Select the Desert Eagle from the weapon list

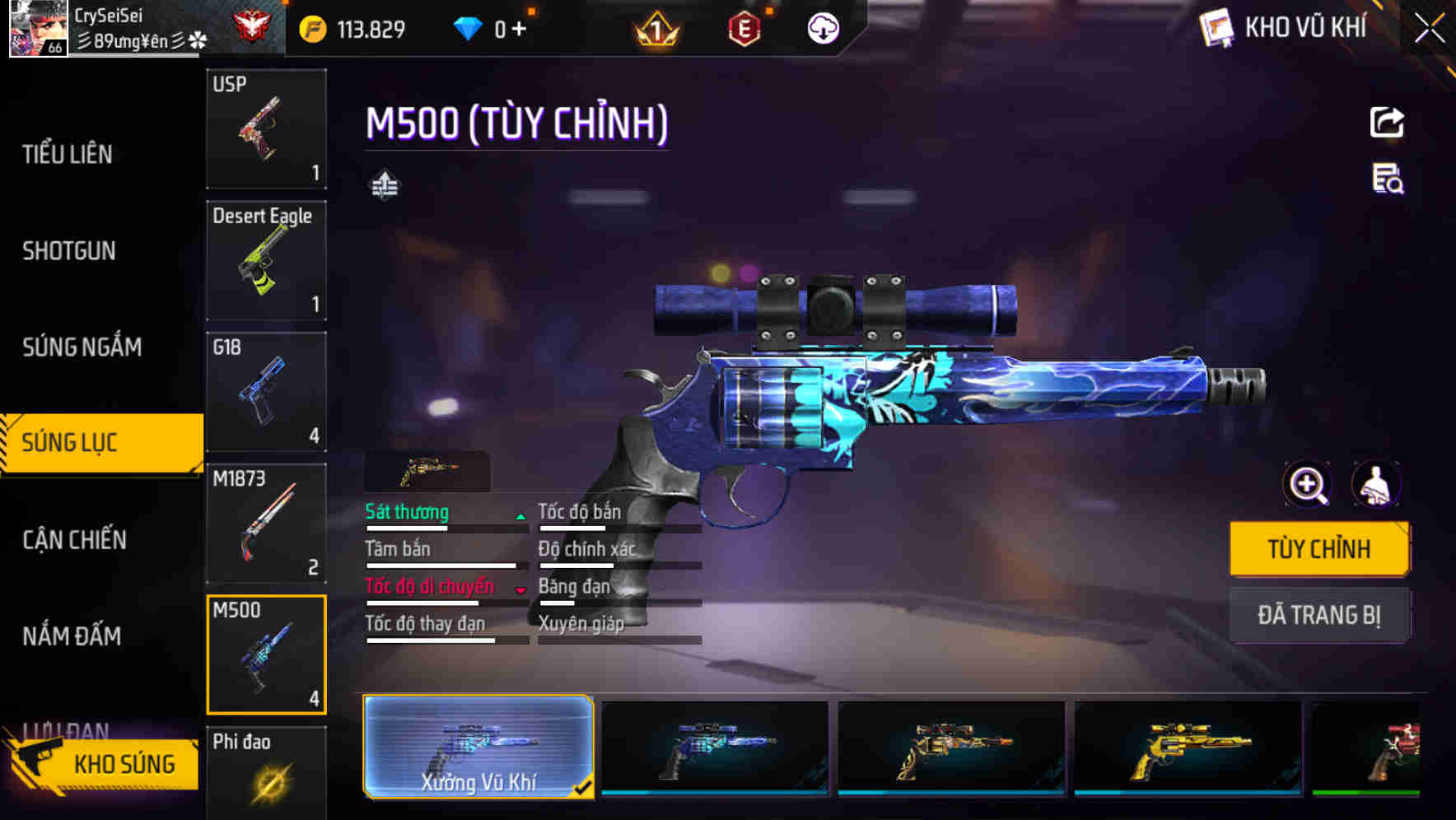(x=266, y=260)
